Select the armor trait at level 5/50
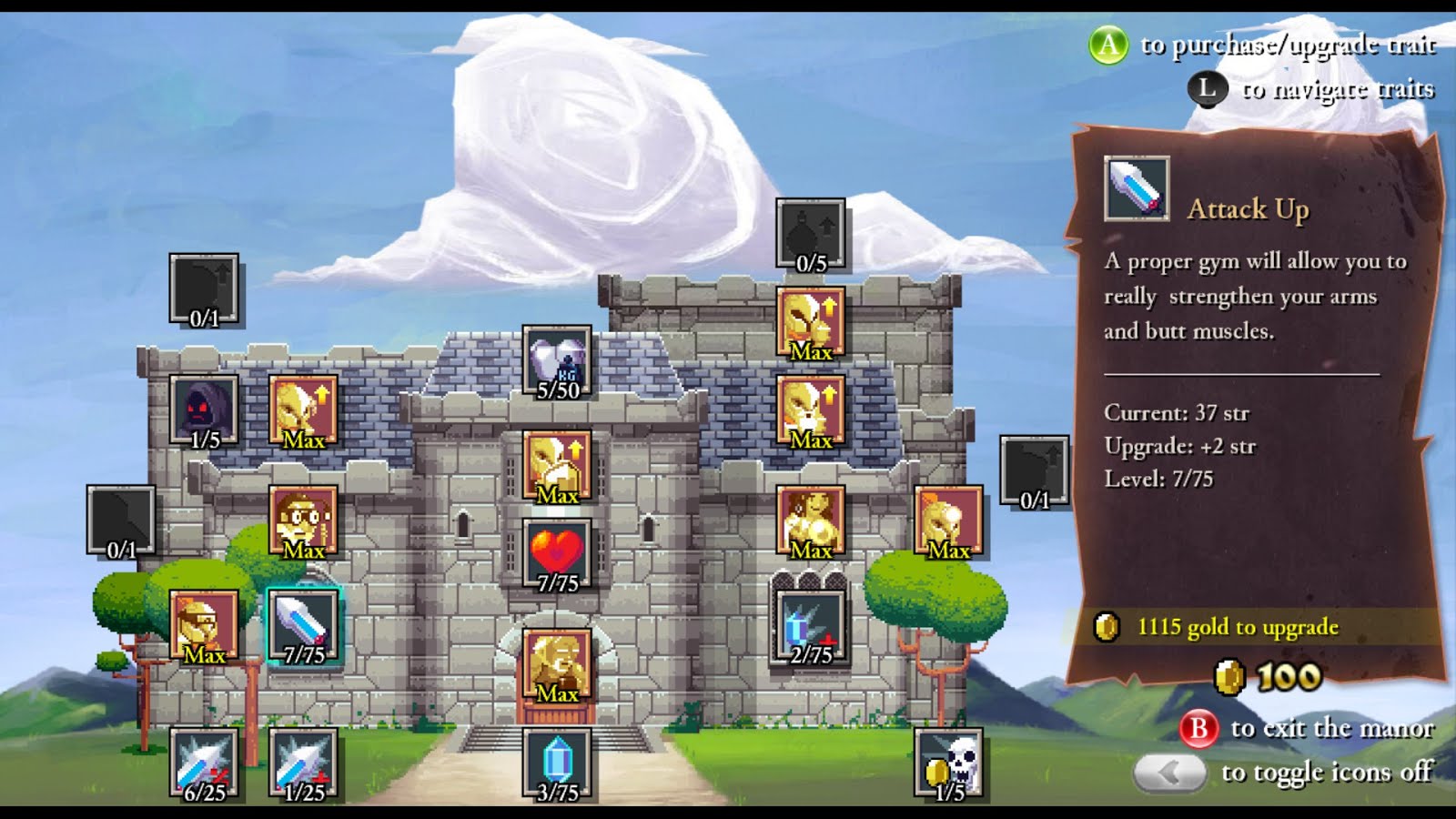This screenshot has height=819, width=1456. coord(557,361)
